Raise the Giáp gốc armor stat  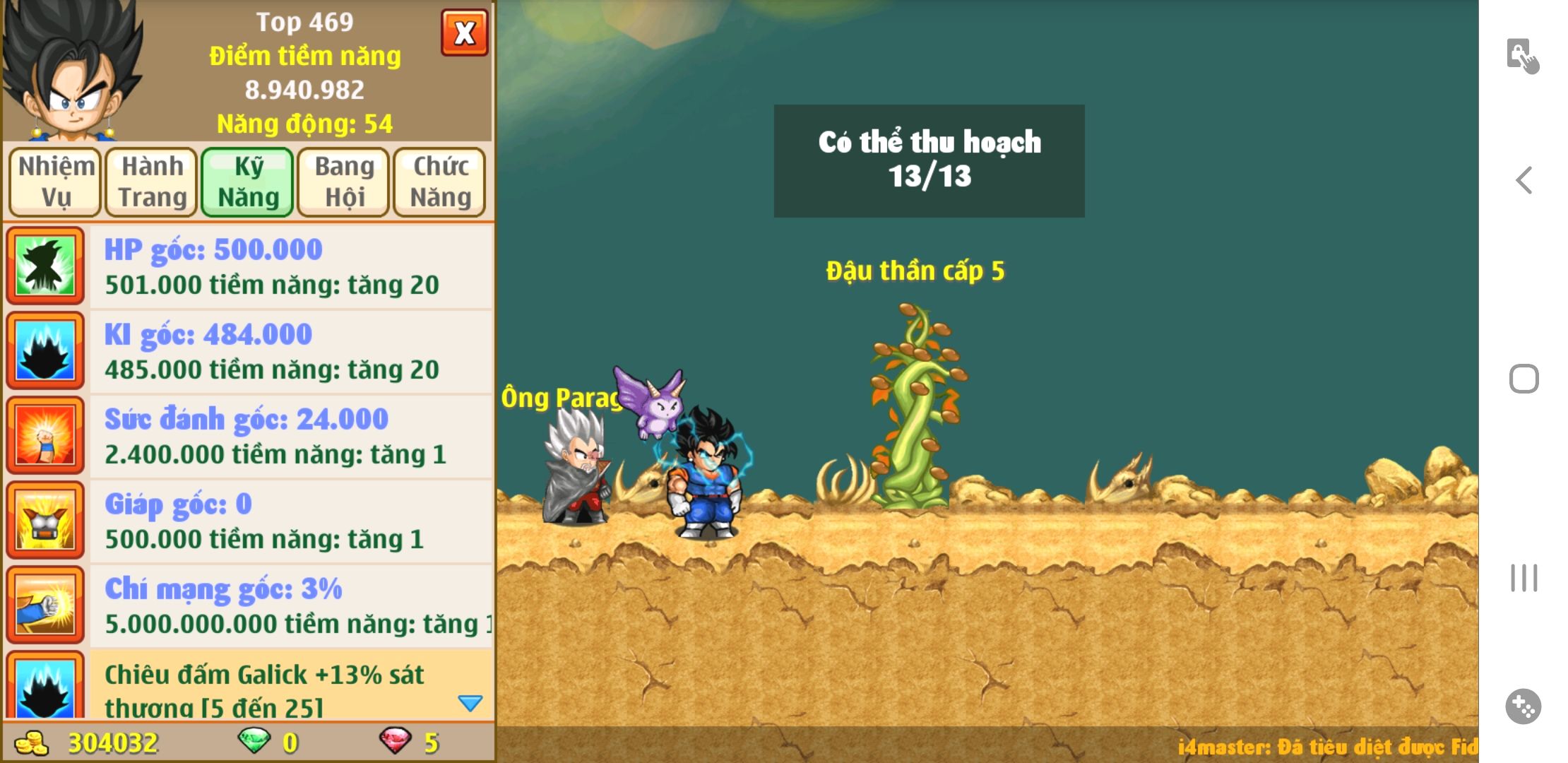click(x=290, y=521)
